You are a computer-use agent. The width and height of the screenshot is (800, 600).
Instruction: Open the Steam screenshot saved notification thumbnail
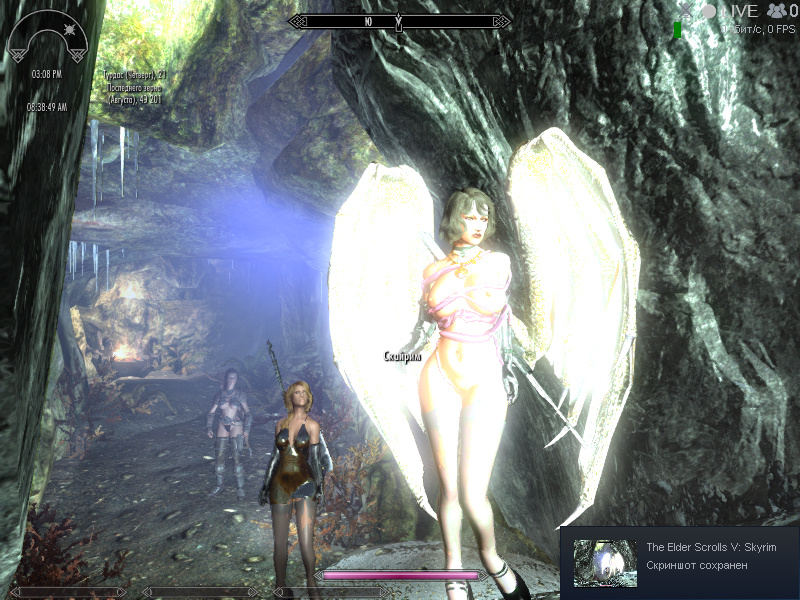click(x=604, y=563)
